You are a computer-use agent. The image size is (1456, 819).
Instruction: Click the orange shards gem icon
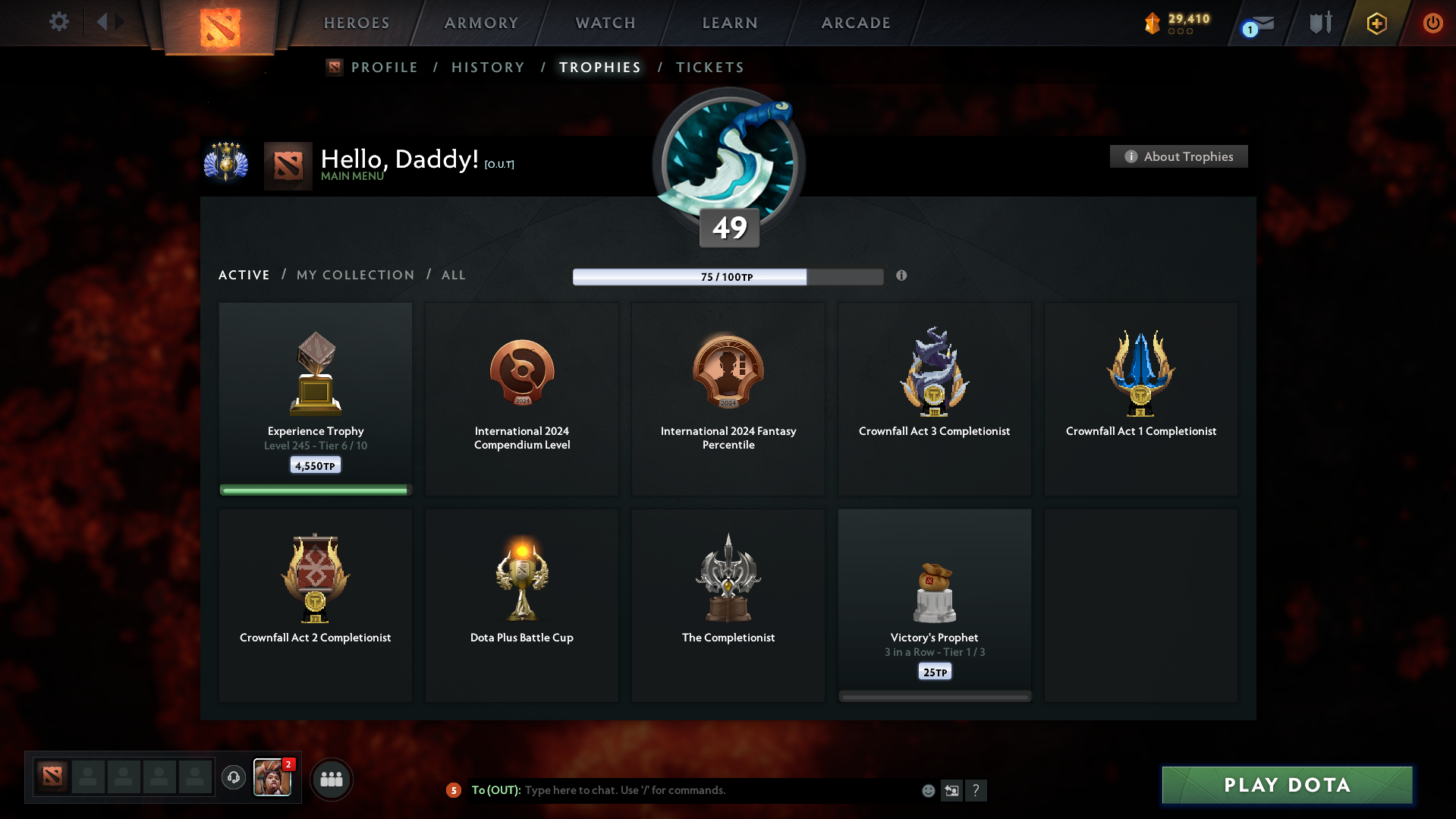pos(1153,23)
